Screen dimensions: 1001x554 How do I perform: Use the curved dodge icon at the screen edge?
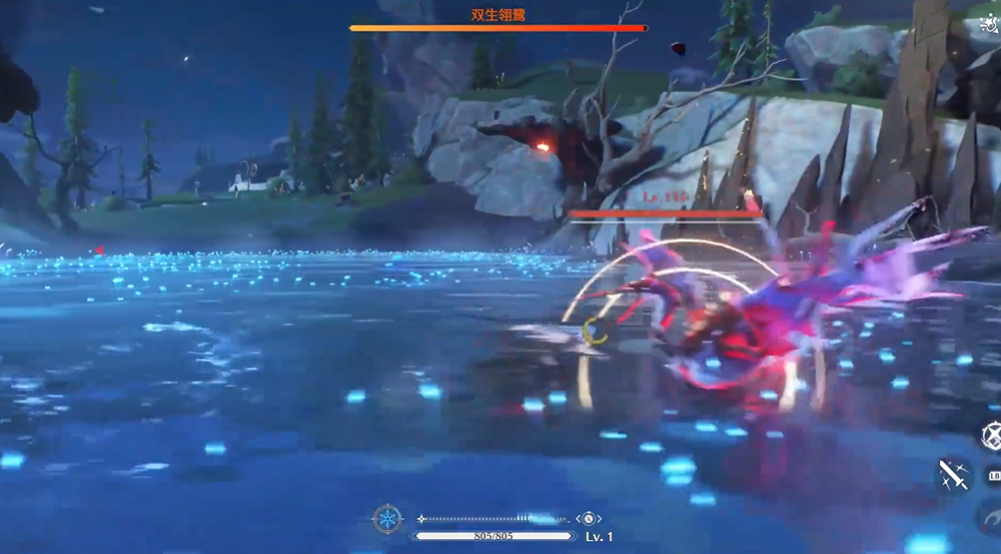[x=991, y=518]
